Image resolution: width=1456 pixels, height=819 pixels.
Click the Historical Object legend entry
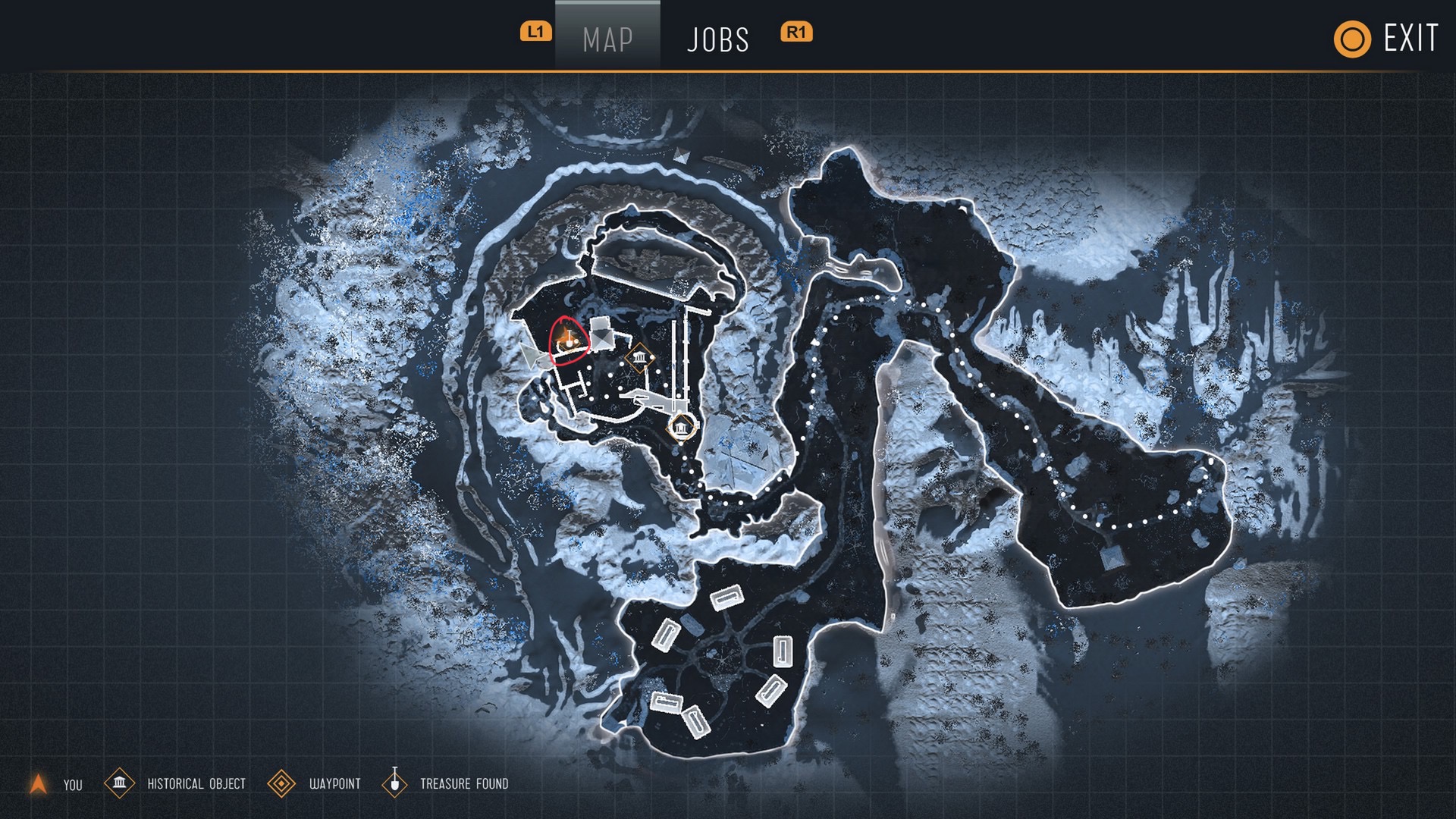[x=176, y=783]
